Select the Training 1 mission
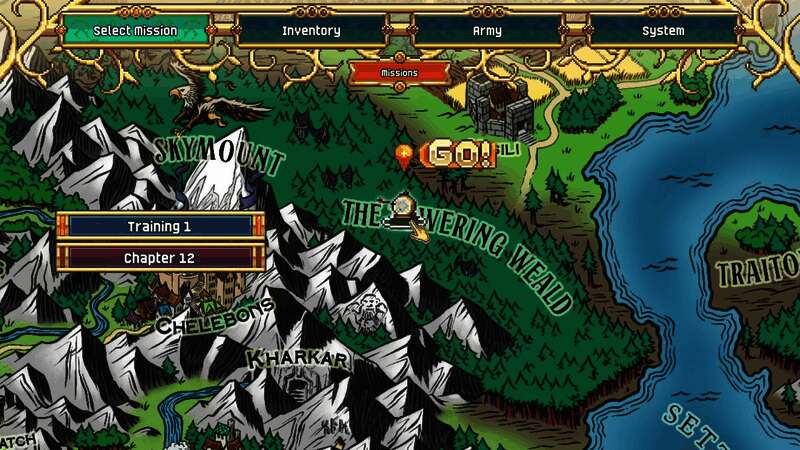Image resolution: width=800 pixels, height=450 pixels. coord(160,227)
